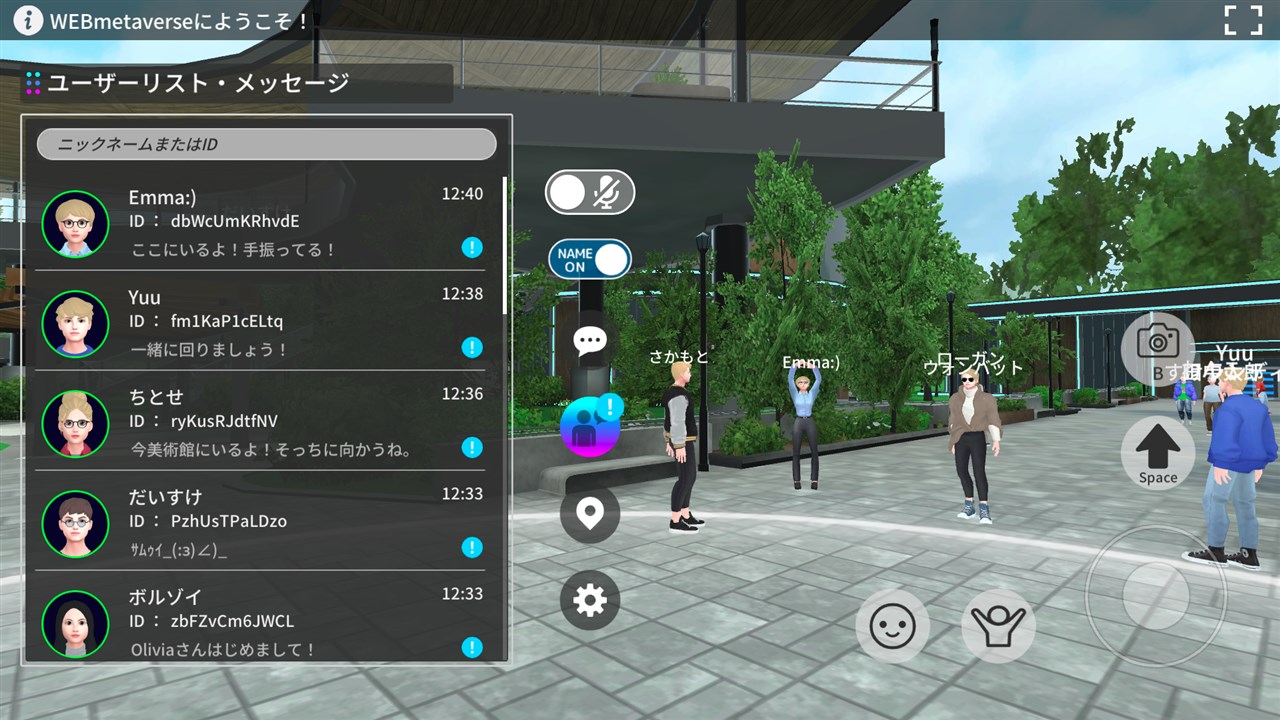Open the map location pin button
This screenshot has width=1280, height=720.
click(590, 514)
